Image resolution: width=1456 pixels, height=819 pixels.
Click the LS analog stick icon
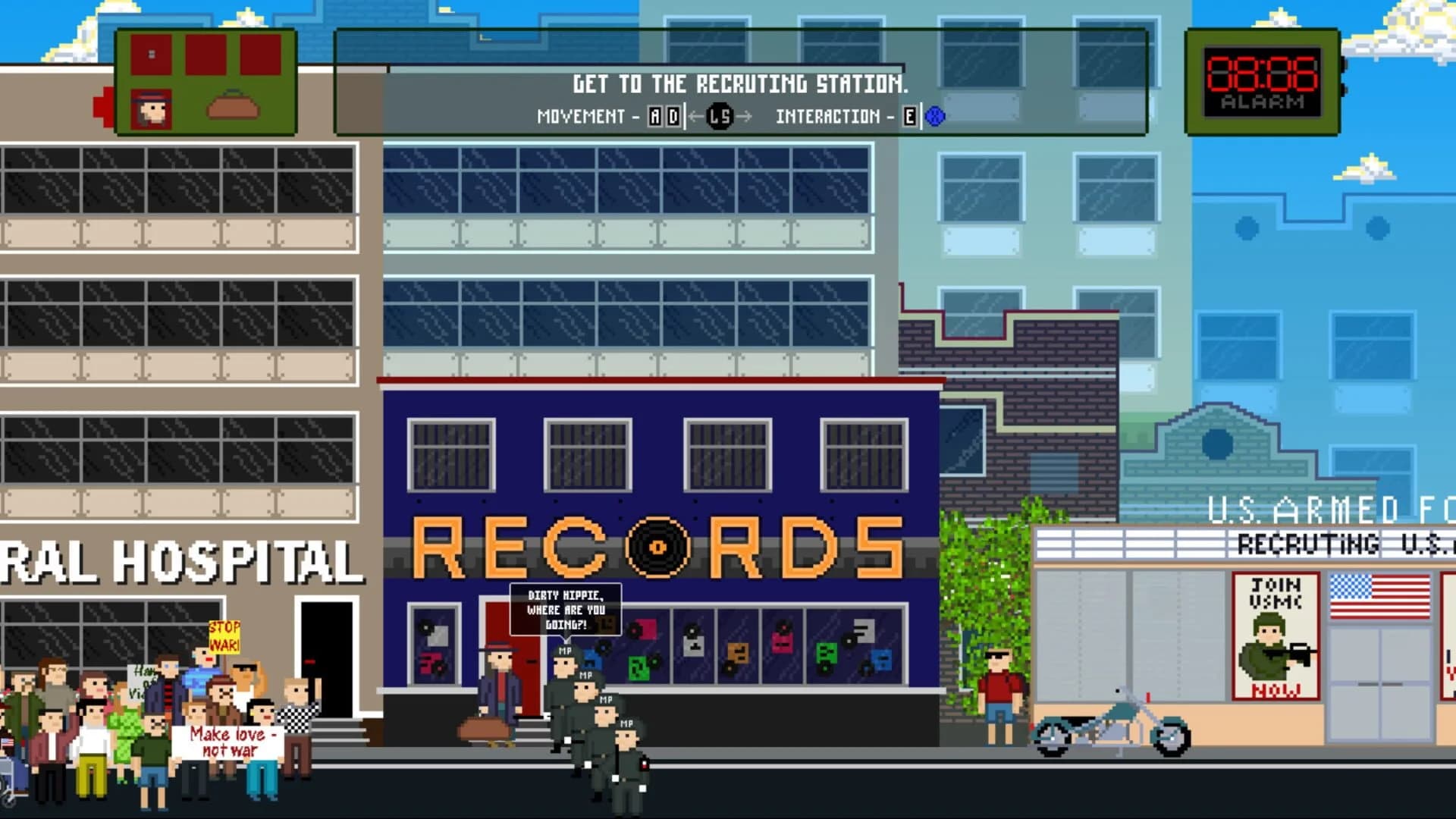click(719, 118)
